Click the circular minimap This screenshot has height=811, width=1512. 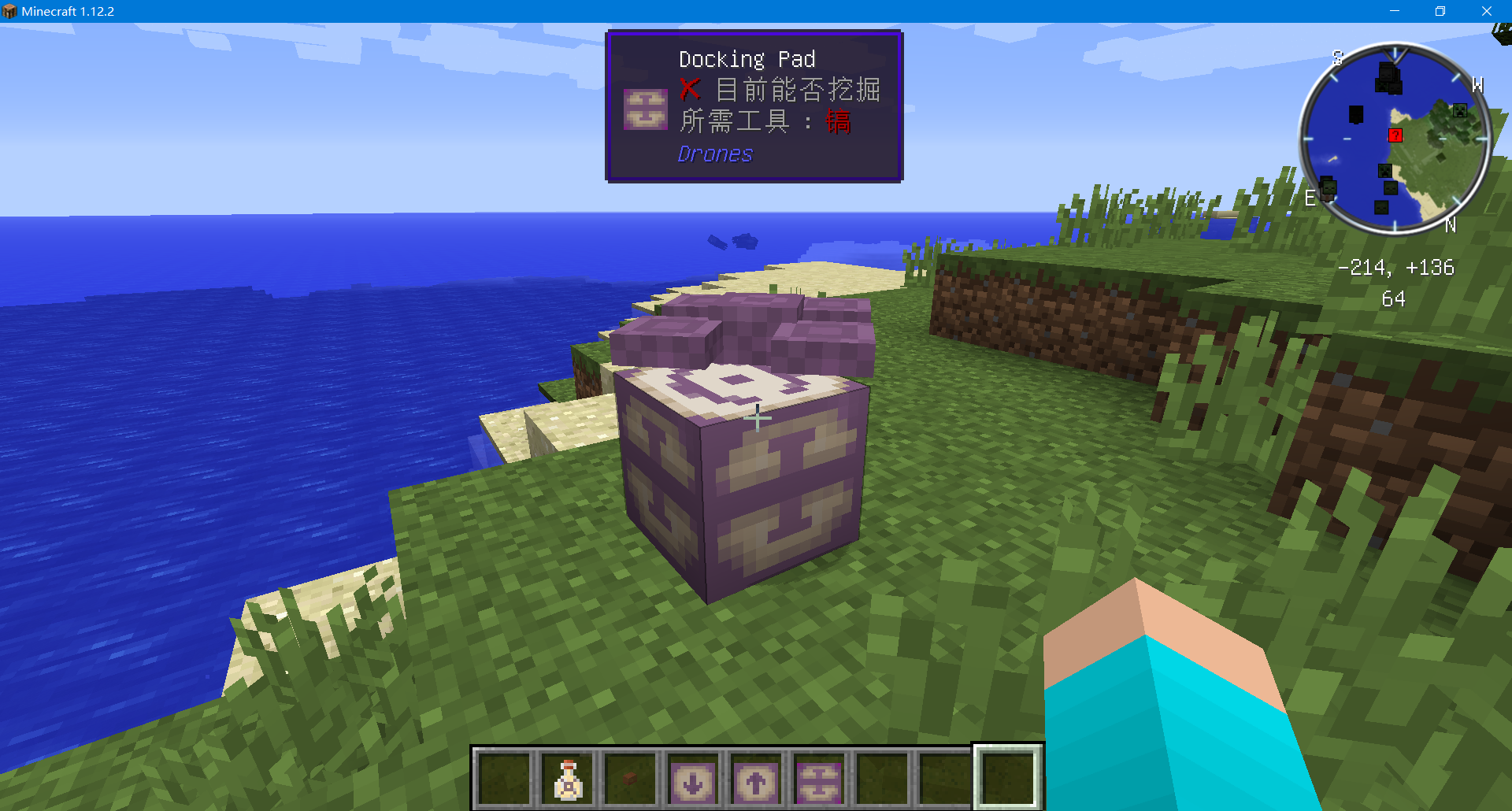[1395, 139]
